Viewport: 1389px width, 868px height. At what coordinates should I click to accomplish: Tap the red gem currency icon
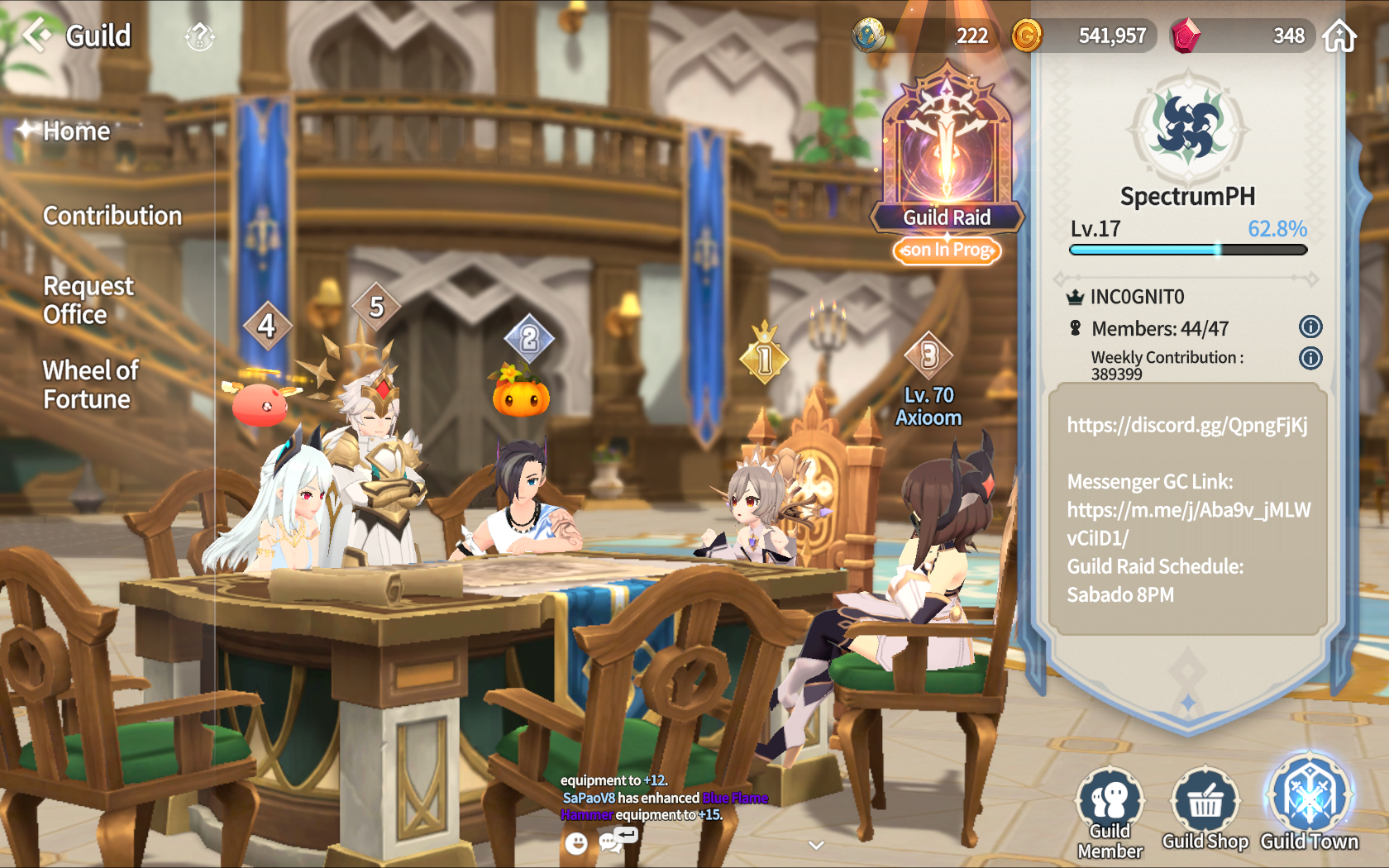point(1185,36)
